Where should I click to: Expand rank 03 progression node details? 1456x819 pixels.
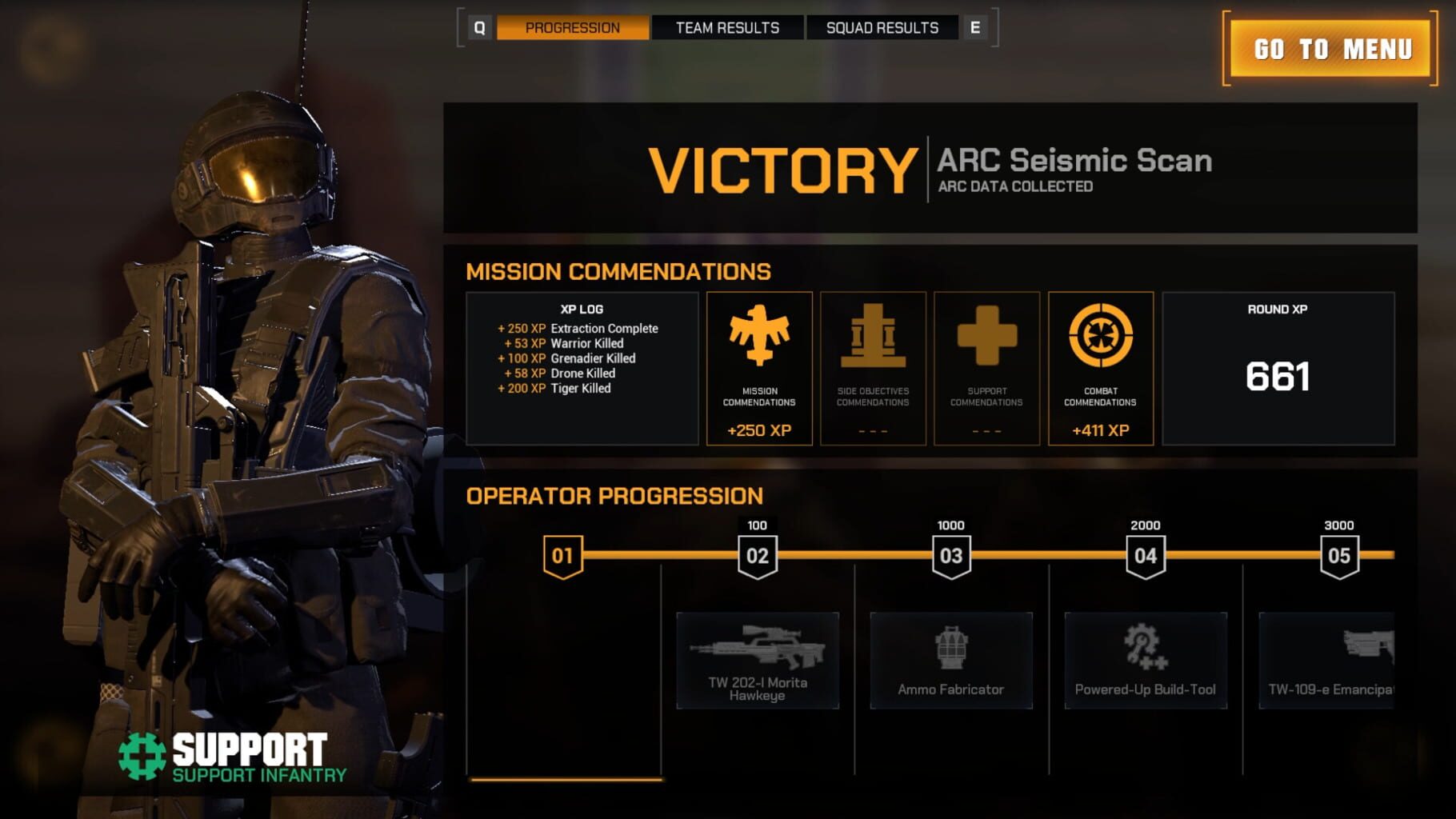tap(950, 553)
